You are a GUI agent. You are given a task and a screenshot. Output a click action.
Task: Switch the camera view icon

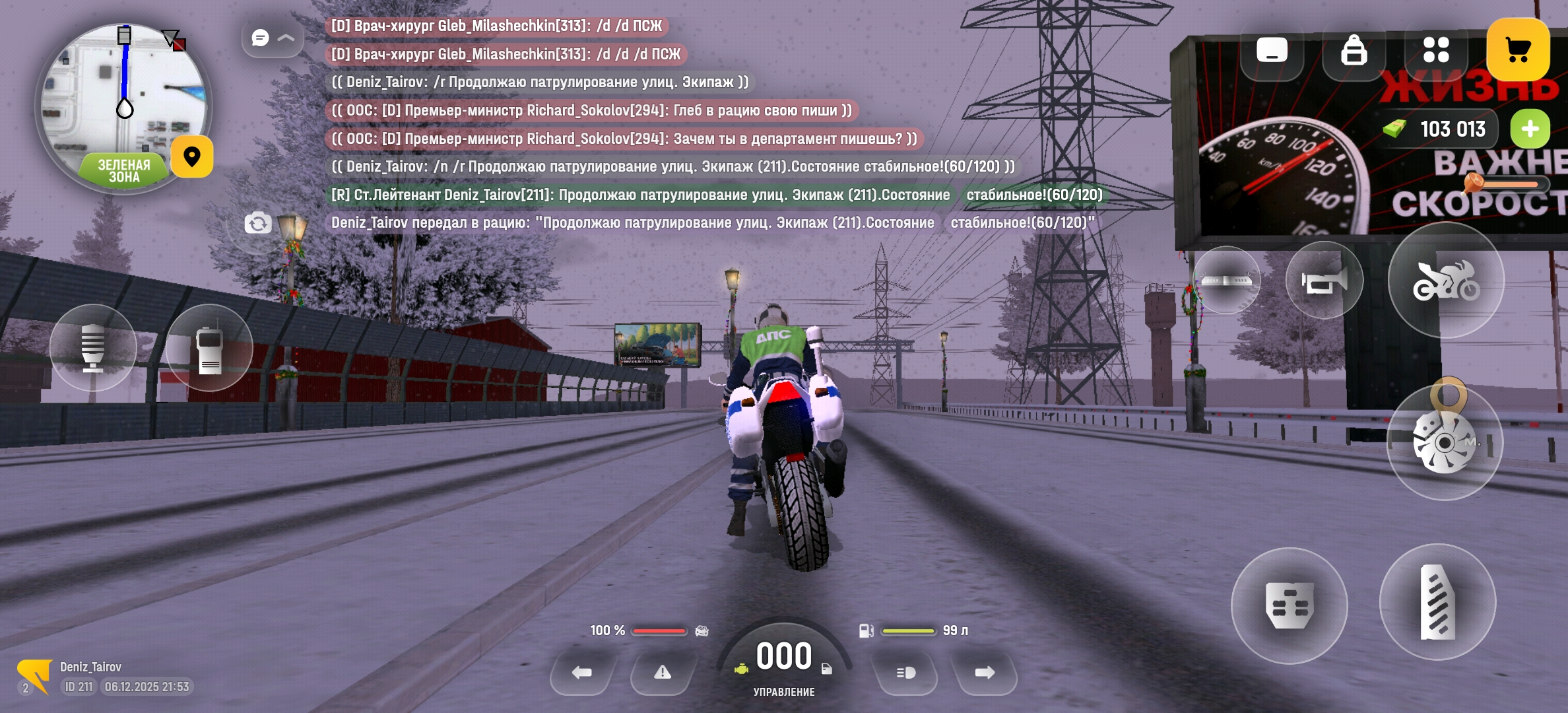point(257,223)
